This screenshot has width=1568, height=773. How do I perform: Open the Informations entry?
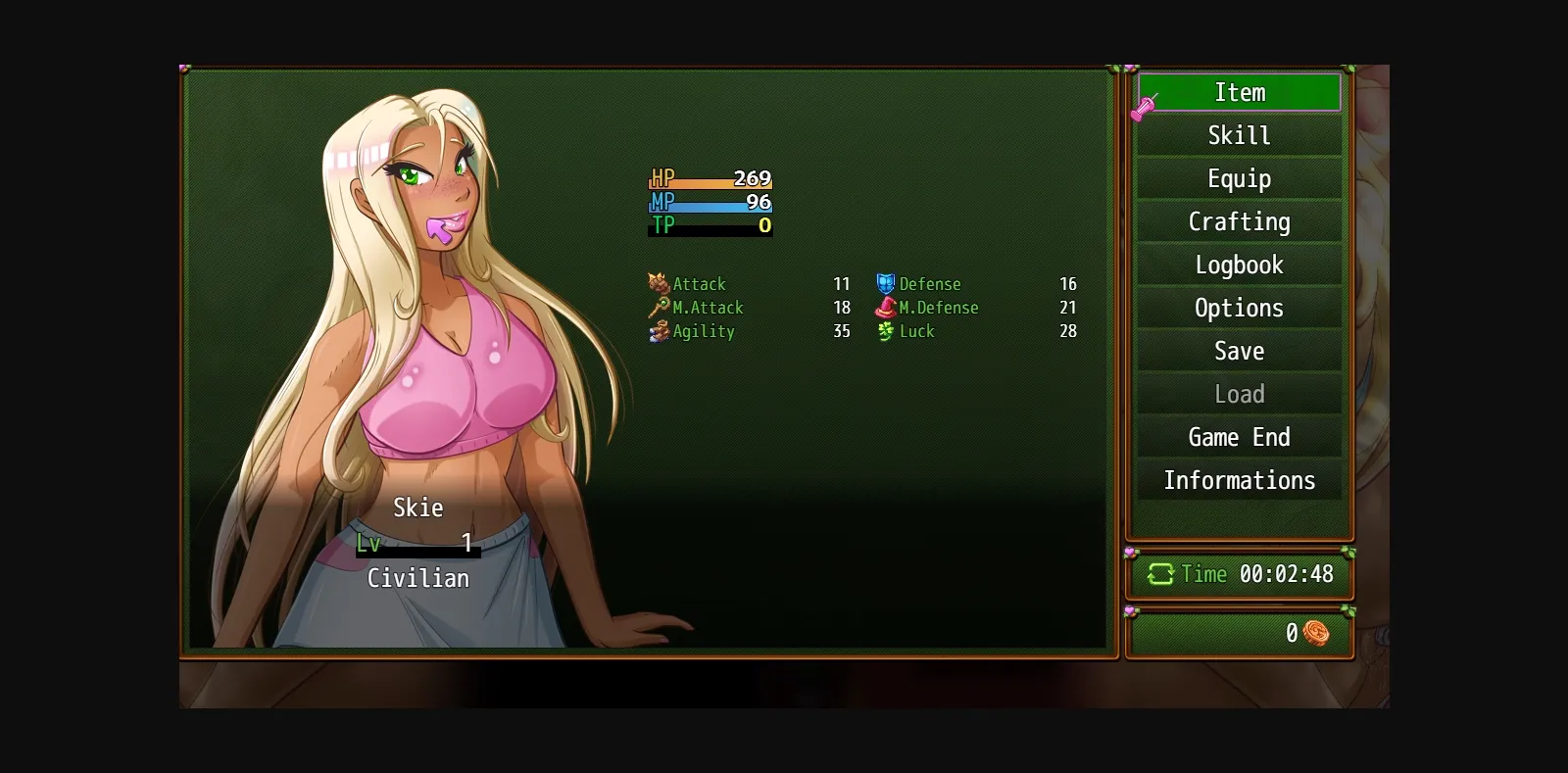[x=1239, y=480]
